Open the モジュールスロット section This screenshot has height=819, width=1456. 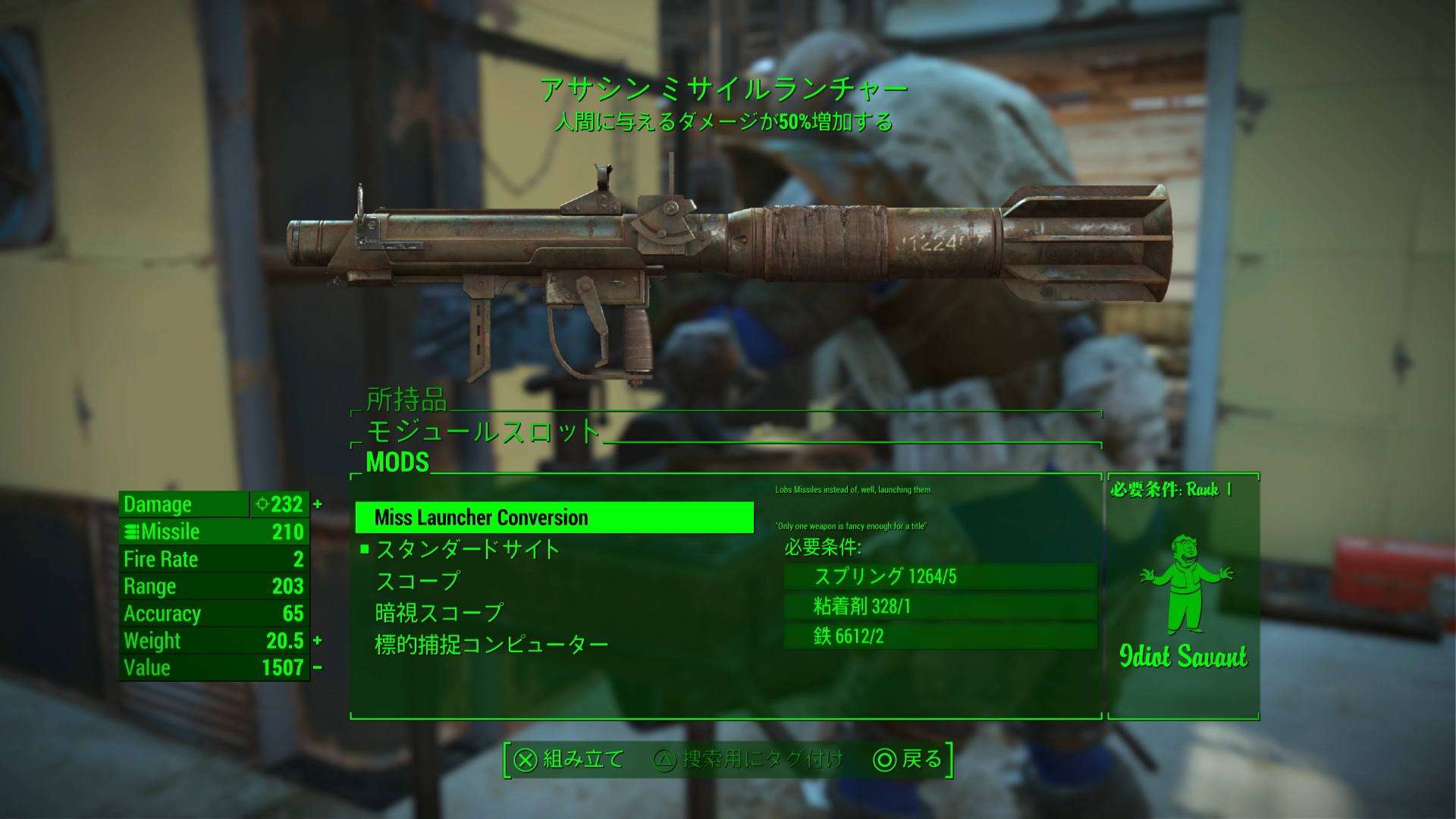(483, 431)
